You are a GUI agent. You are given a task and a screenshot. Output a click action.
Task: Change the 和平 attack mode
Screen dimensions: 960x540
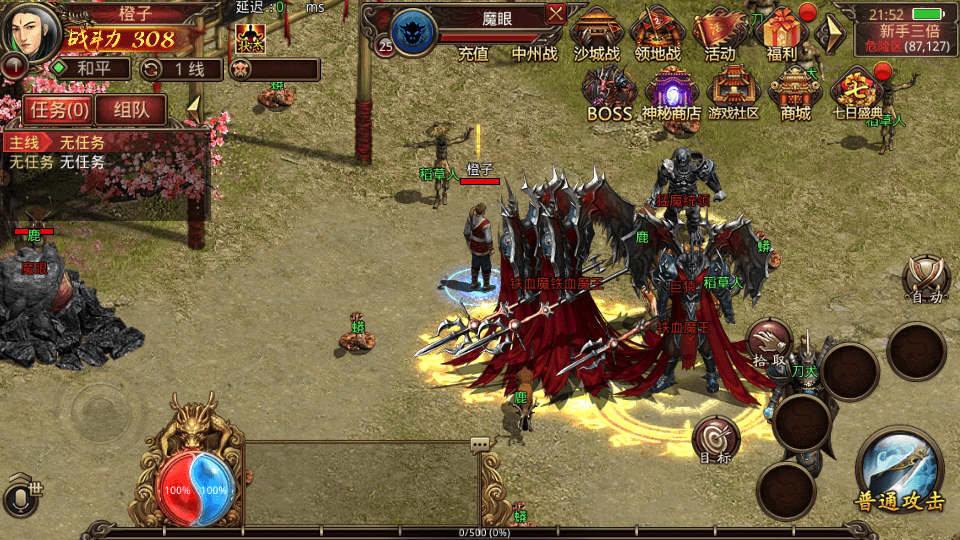click(90, 69)
